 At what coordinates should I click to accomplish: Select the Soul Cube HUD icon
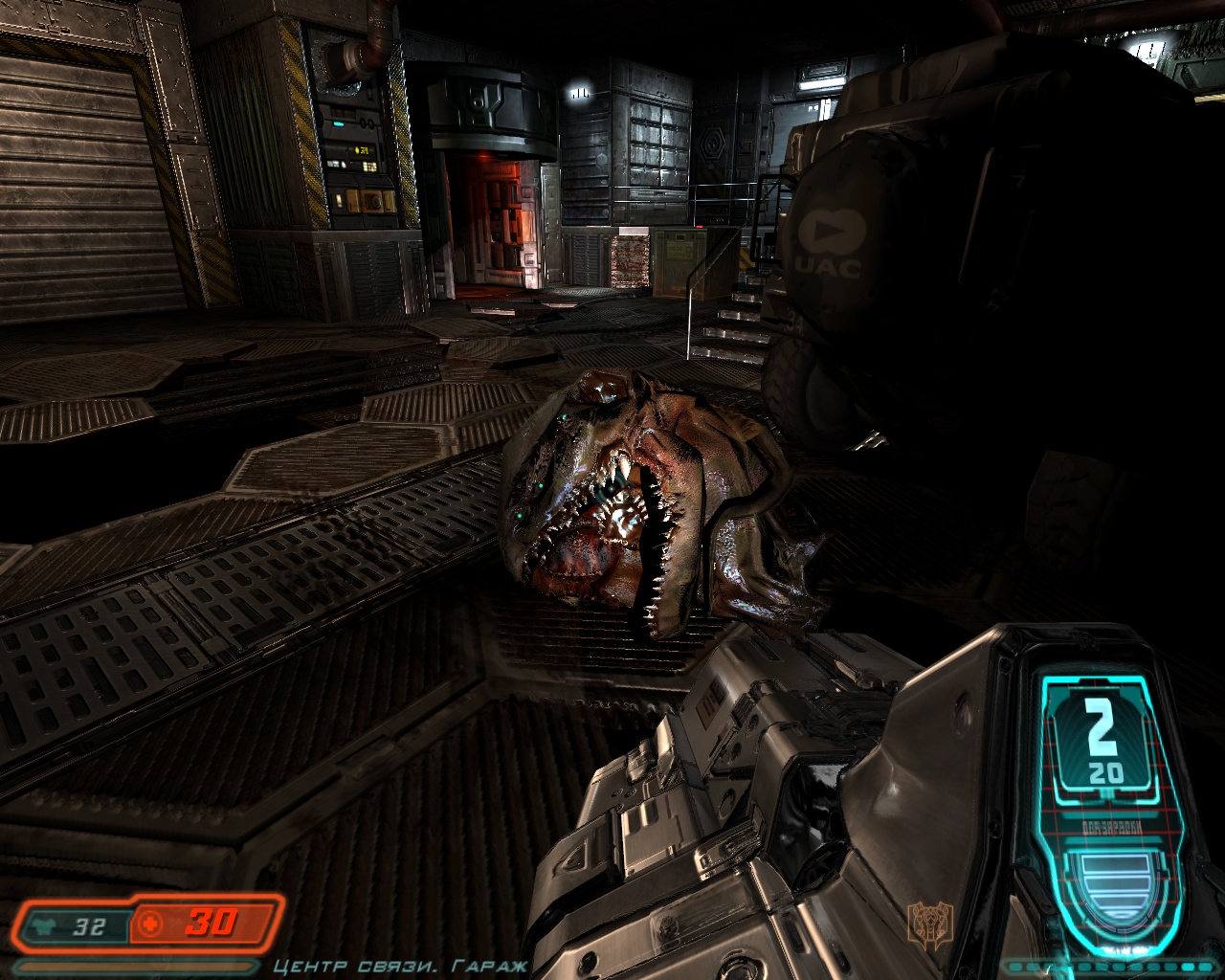click(930, 924)
